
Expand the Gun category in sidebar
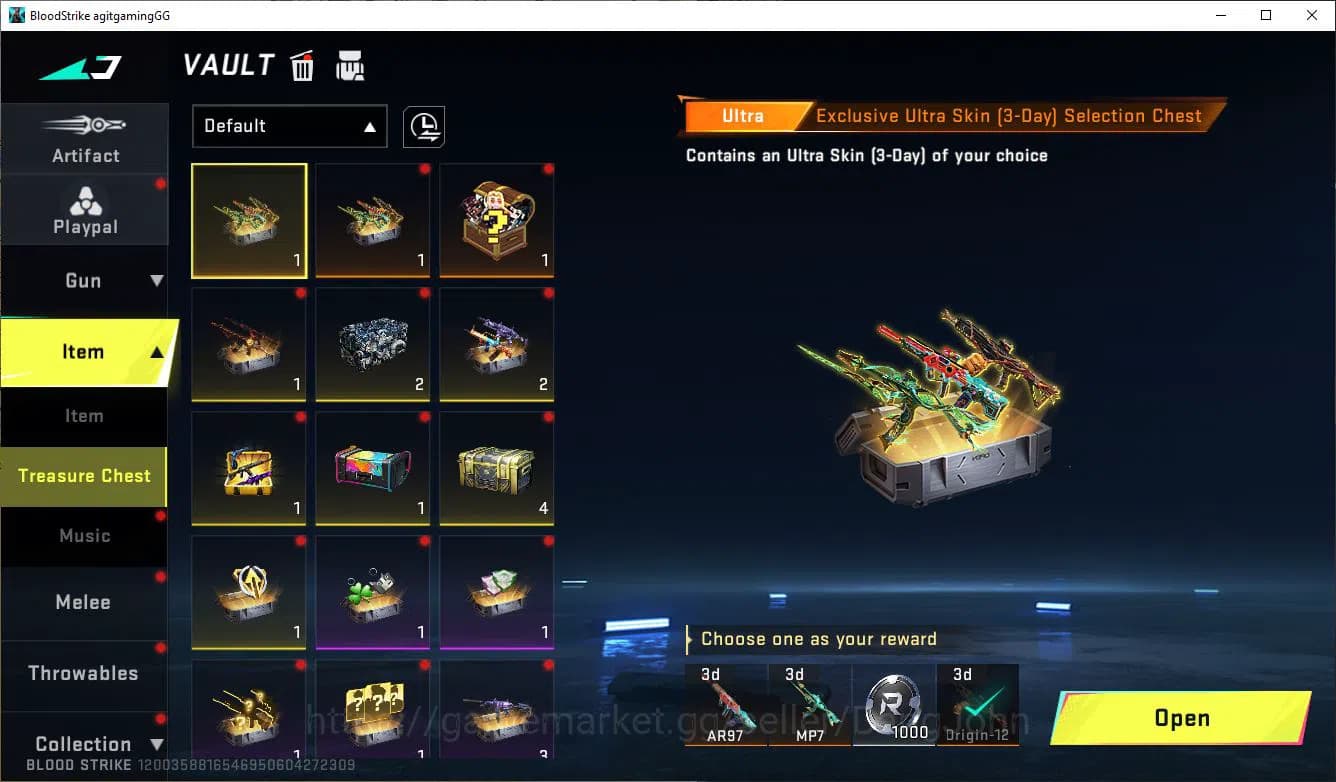pos(85,280)
